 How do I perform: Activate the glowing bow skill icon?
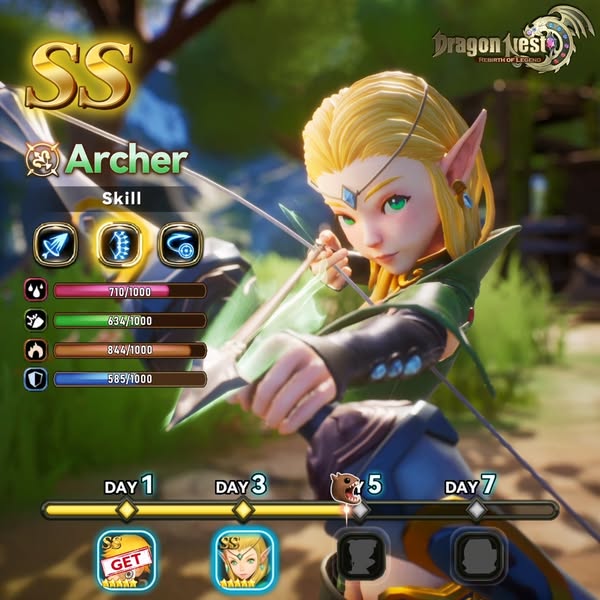point(118,244)
